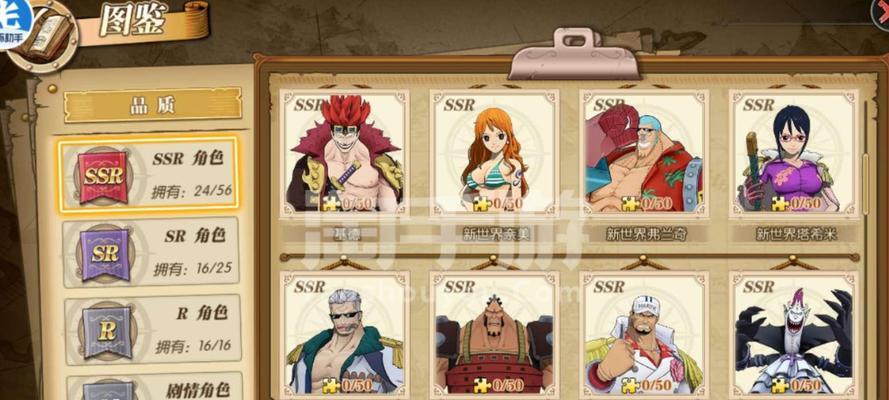Open the R 角色 category
Screen dimensions: 889x400
(x=148, y=328)
